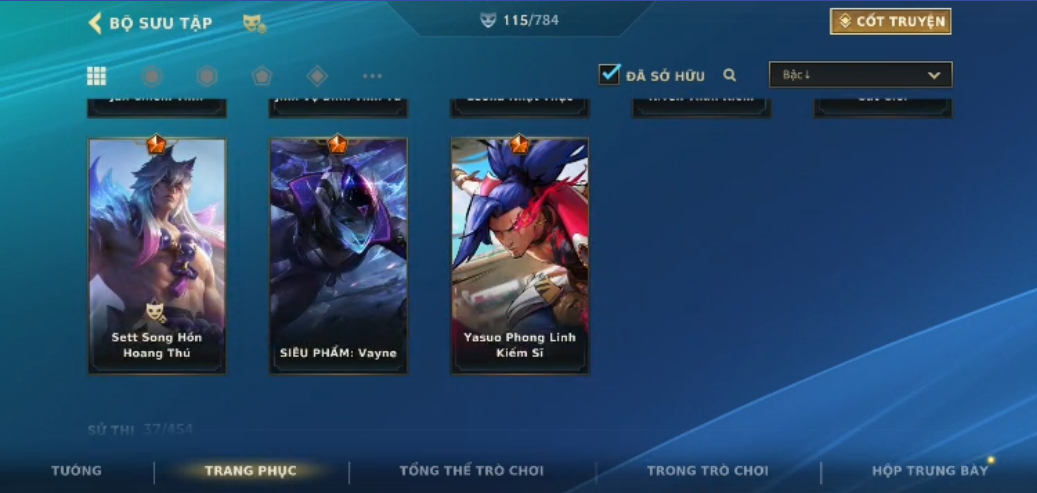Viewport: 1037px width, 493px height.
Task: Select the grid view filter icon
Action: pos(97,76)
